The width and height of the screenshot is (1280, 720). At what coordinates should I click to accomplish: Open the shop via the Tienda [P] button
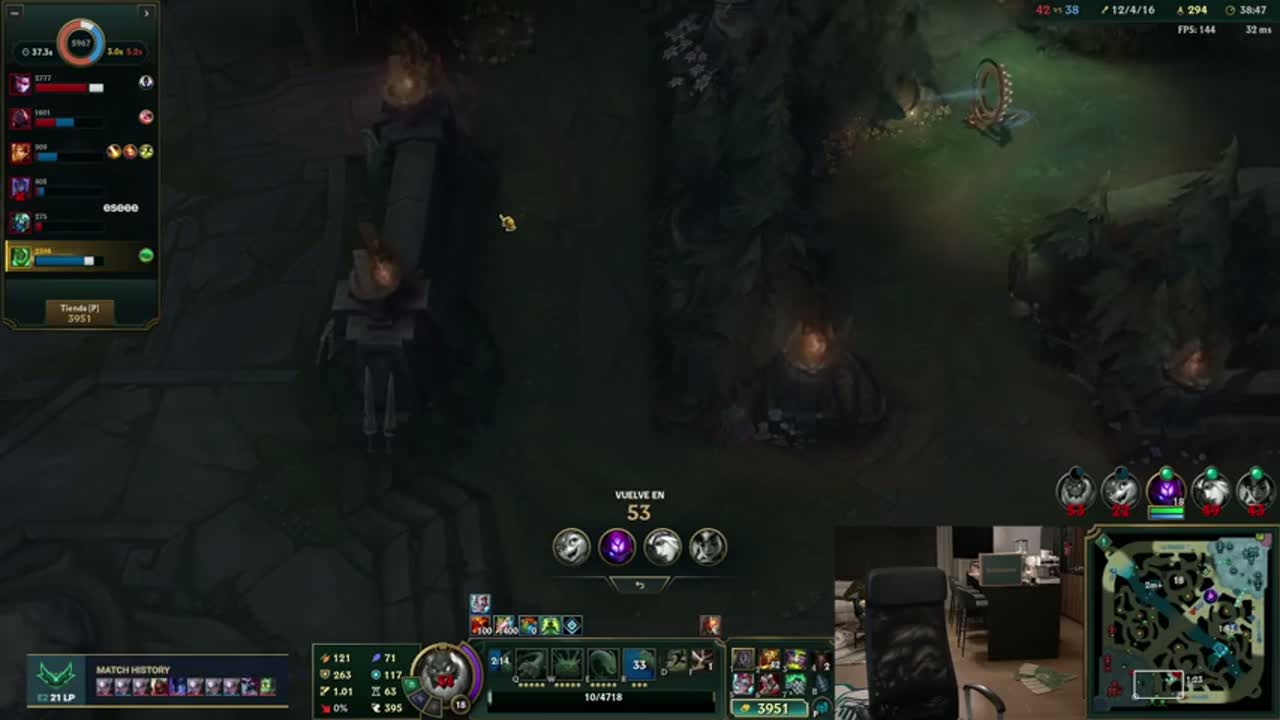pyautogui.click(x=78, y=311)
